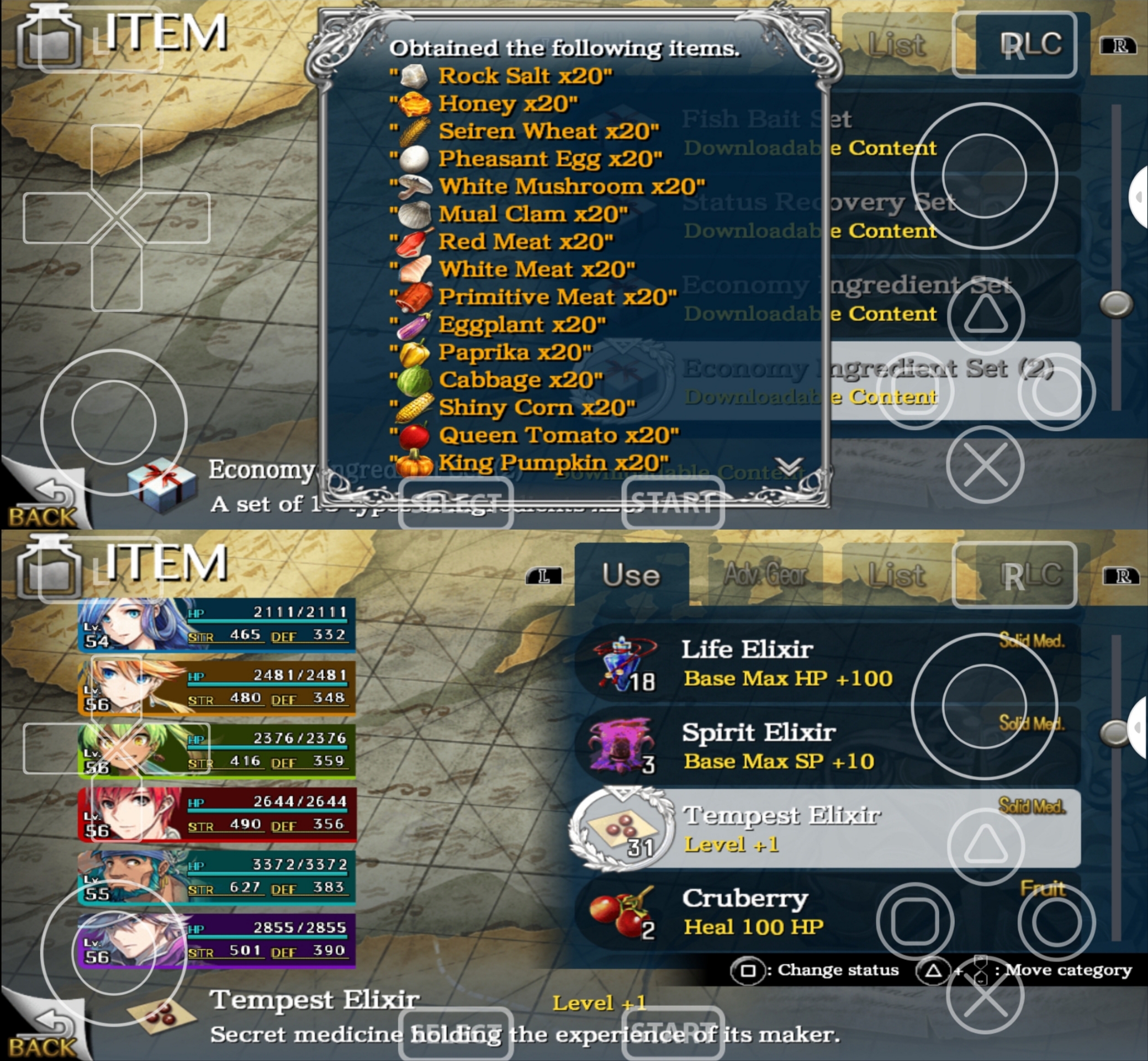This screenshot has width=1148, height=1061.
Task: Select the blue-haired level 54 character
Action: (216, 625)
